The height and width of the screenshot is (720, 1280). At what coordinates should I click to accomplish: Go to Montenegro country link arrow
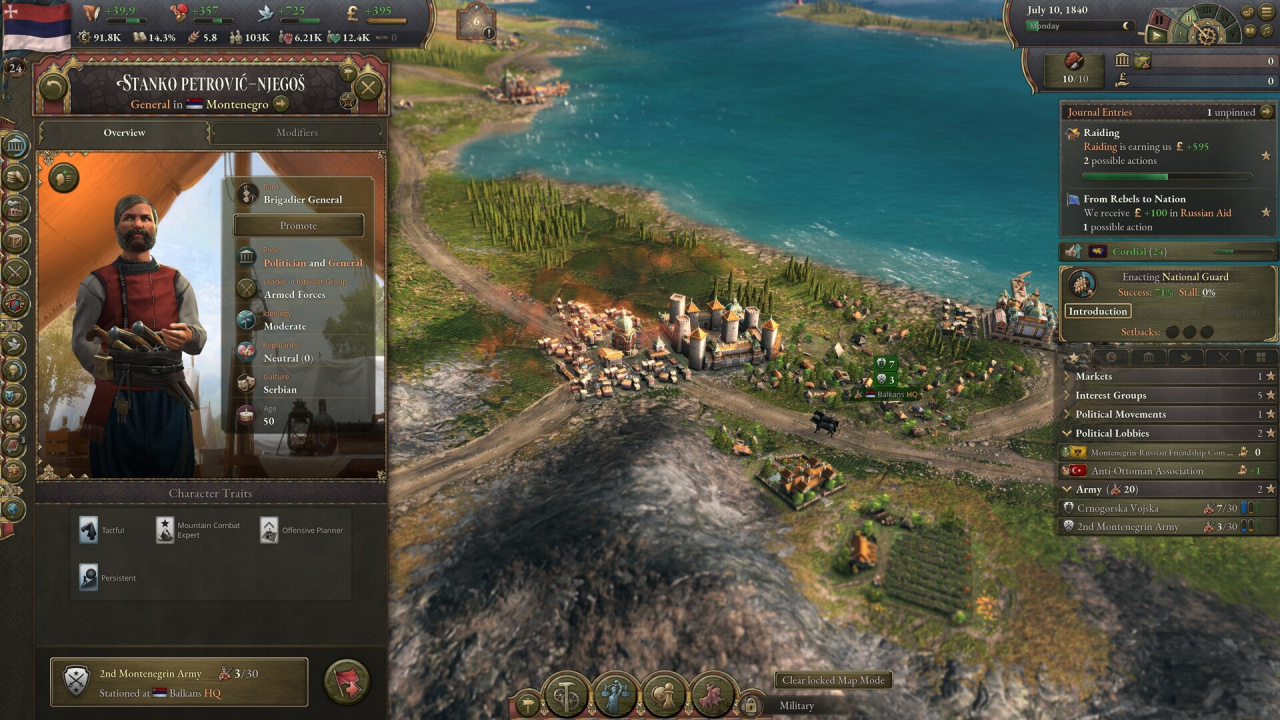click(281, 104)
